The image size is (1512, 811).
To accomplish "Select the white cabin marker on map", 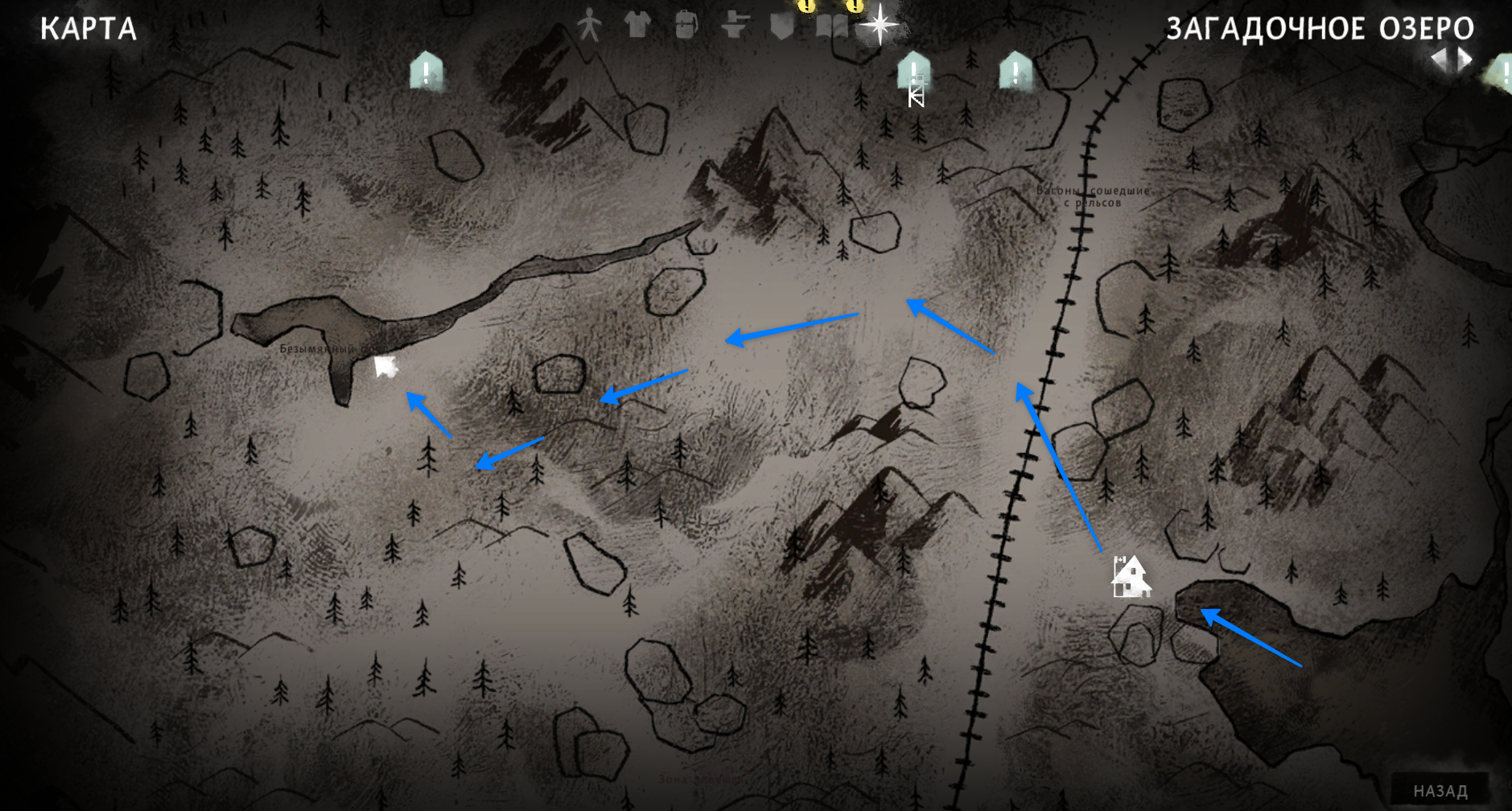I will [x=1131, y=577].
